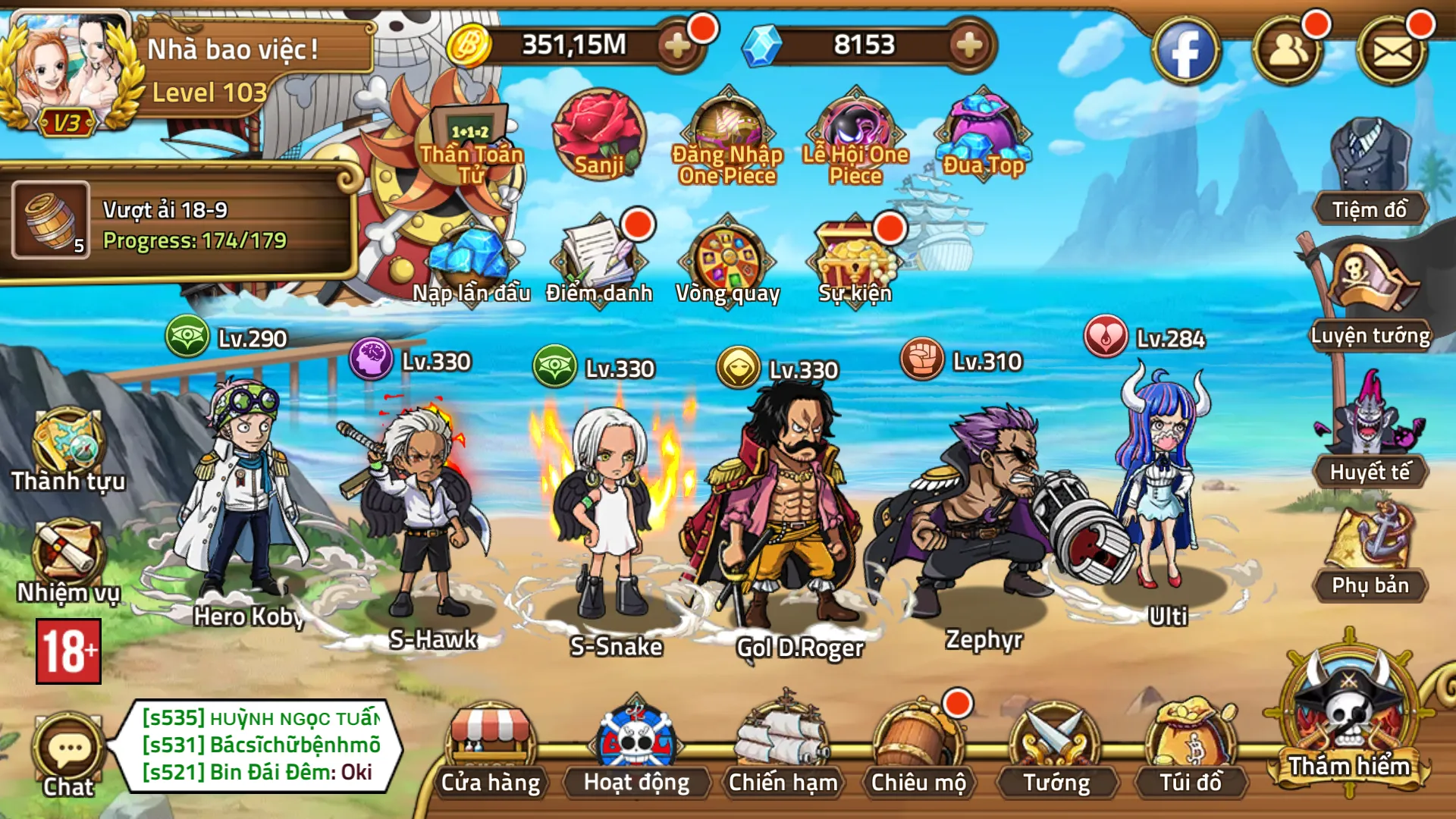Open the Điểm danh check-in
Screen dimensions: 1456x819
pos(599,258)
